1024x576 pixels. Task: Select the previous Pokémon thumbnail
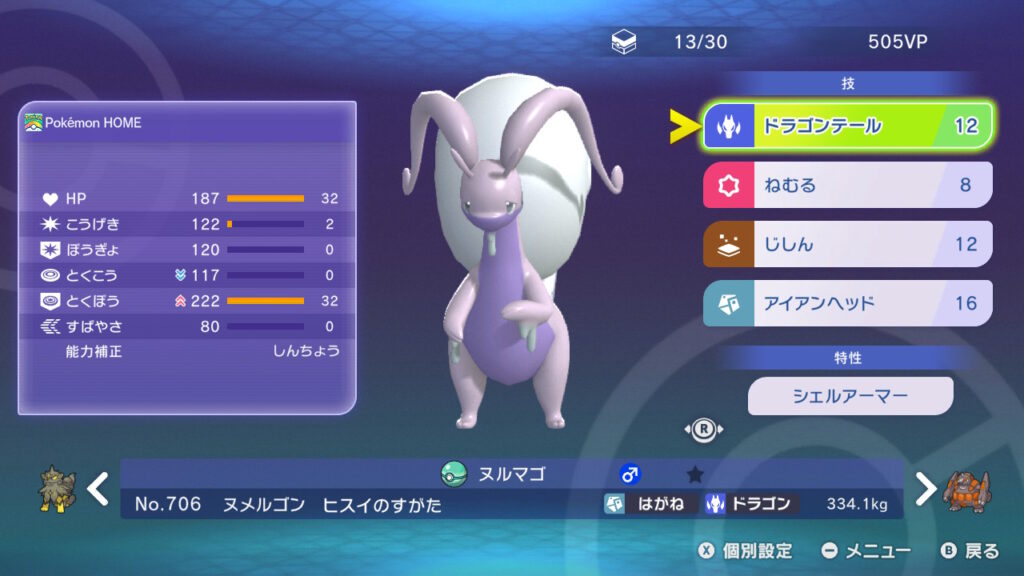point(57,490)
